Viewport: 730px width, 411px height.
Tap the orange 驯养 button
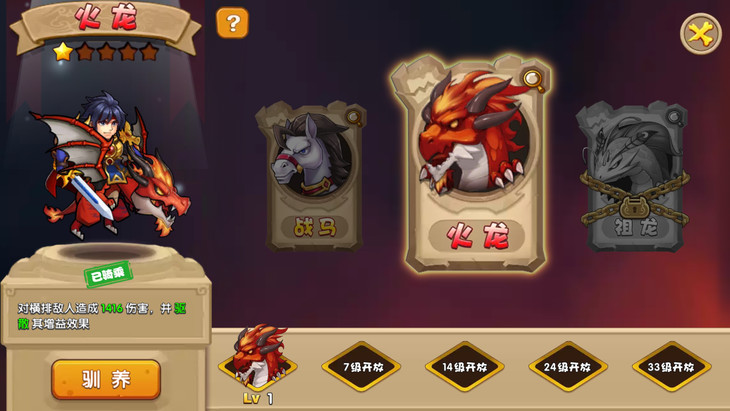106,379
